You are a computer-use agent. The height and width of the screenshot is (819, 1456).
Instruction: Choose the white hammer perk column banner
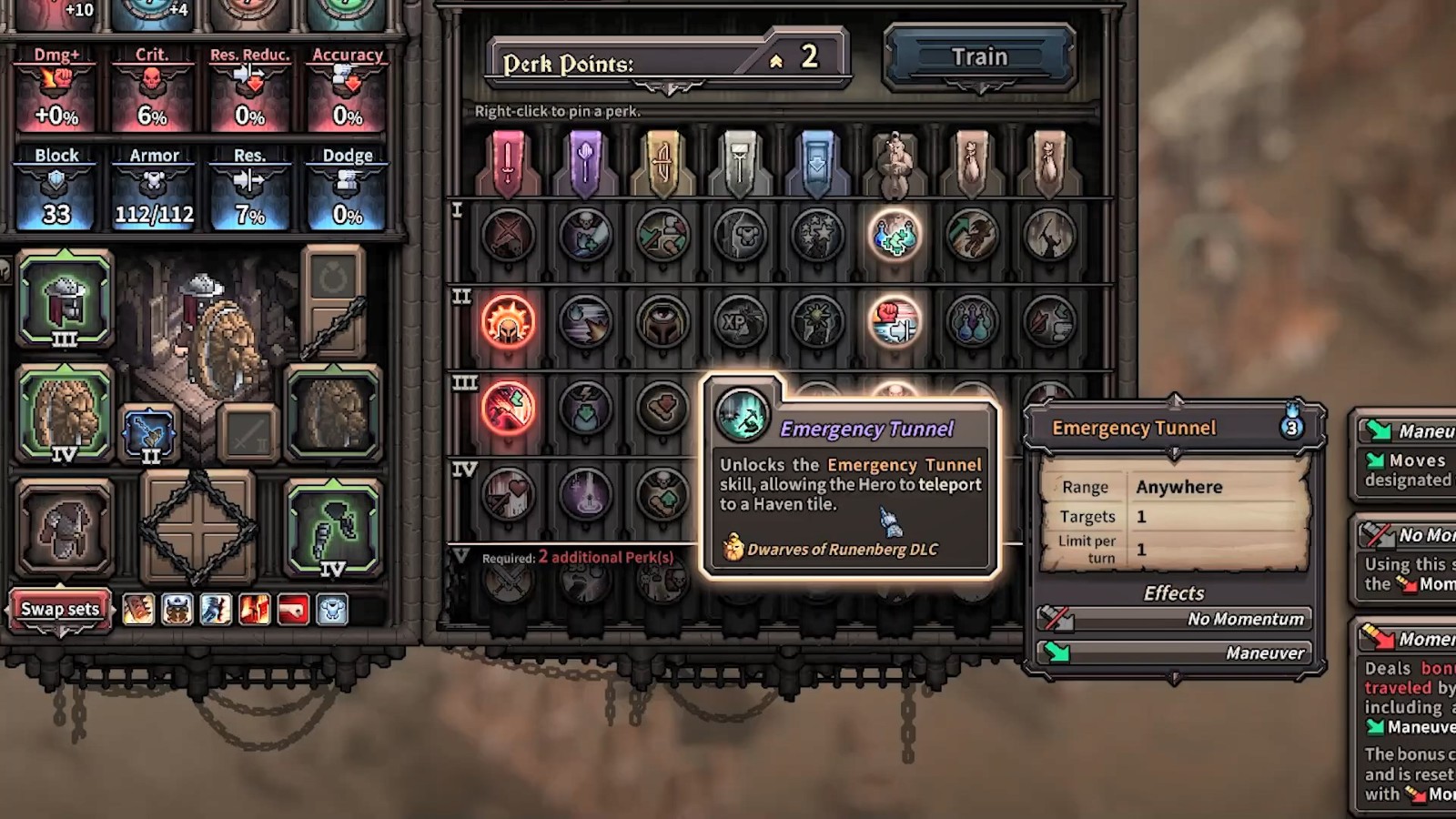pyautogui.click(x=740, y=164)
